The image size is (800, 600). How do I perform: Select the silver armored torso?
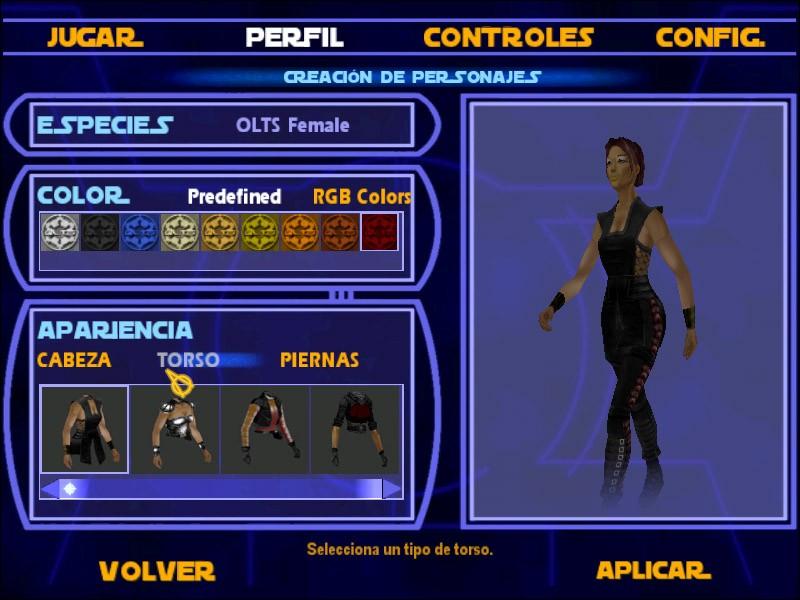point(175,430)
